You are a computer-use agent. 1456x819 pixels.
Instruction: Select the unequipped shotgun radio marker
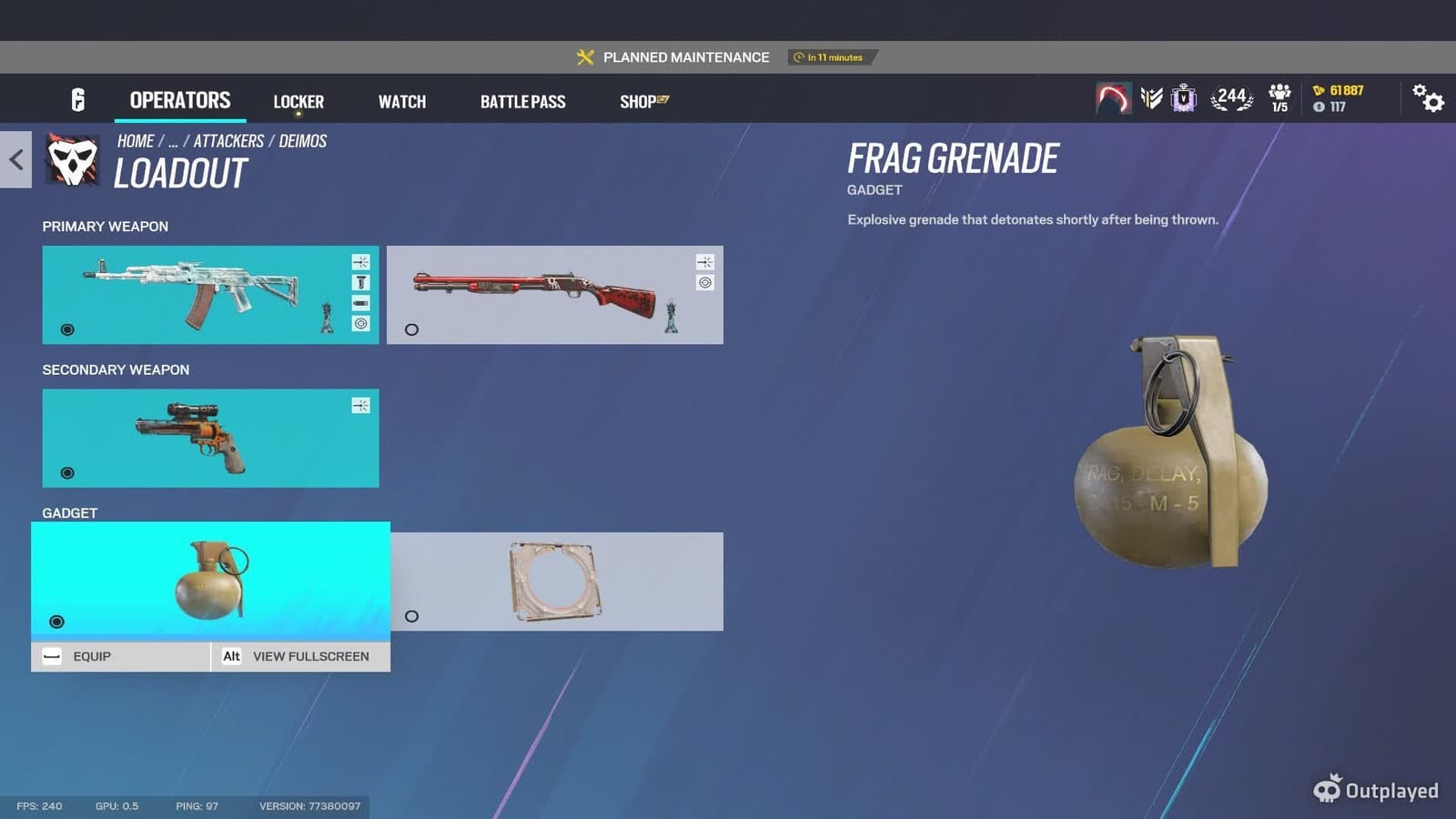point(412,330)
